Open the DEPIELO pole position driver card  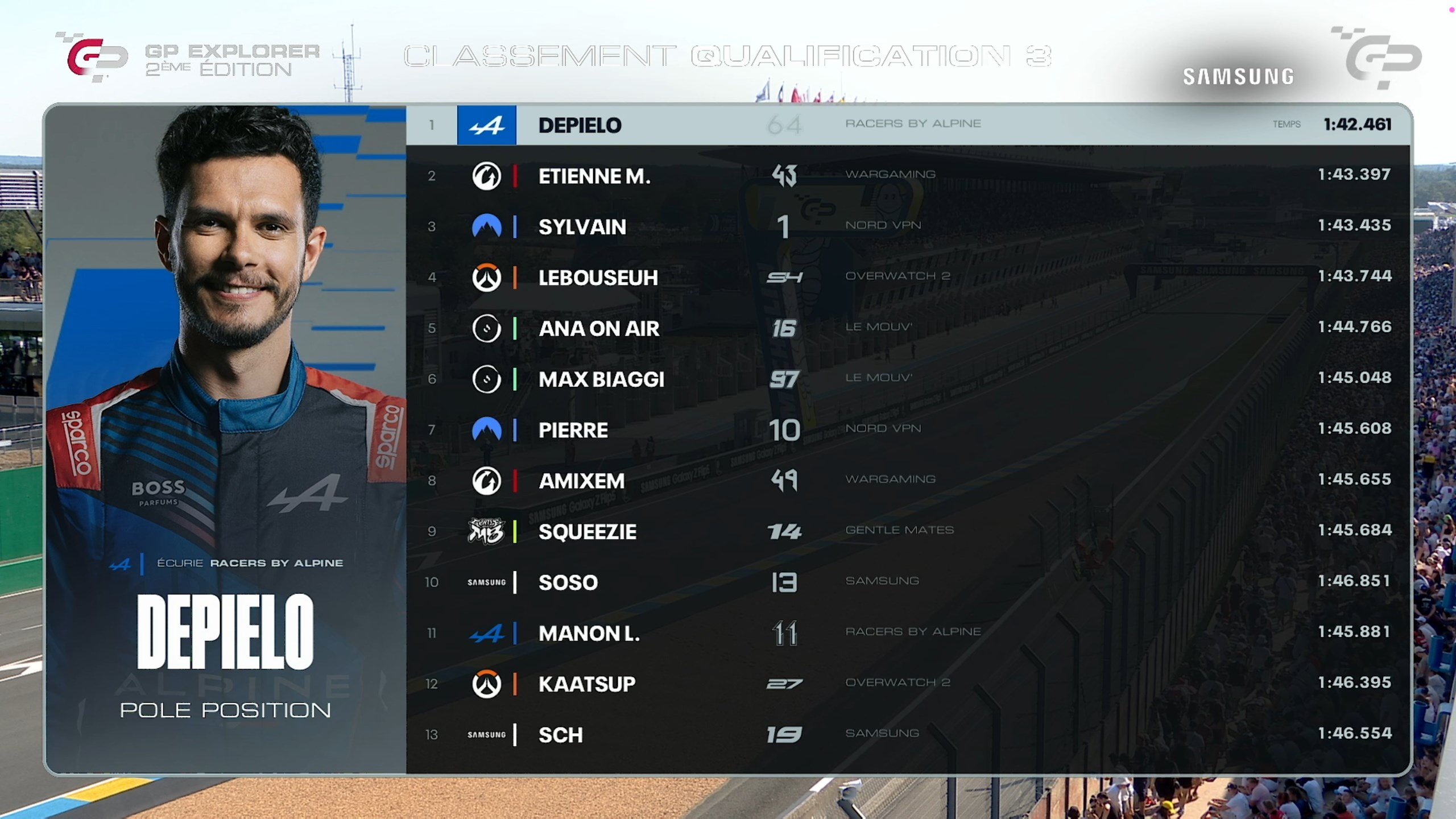(225, 438)
